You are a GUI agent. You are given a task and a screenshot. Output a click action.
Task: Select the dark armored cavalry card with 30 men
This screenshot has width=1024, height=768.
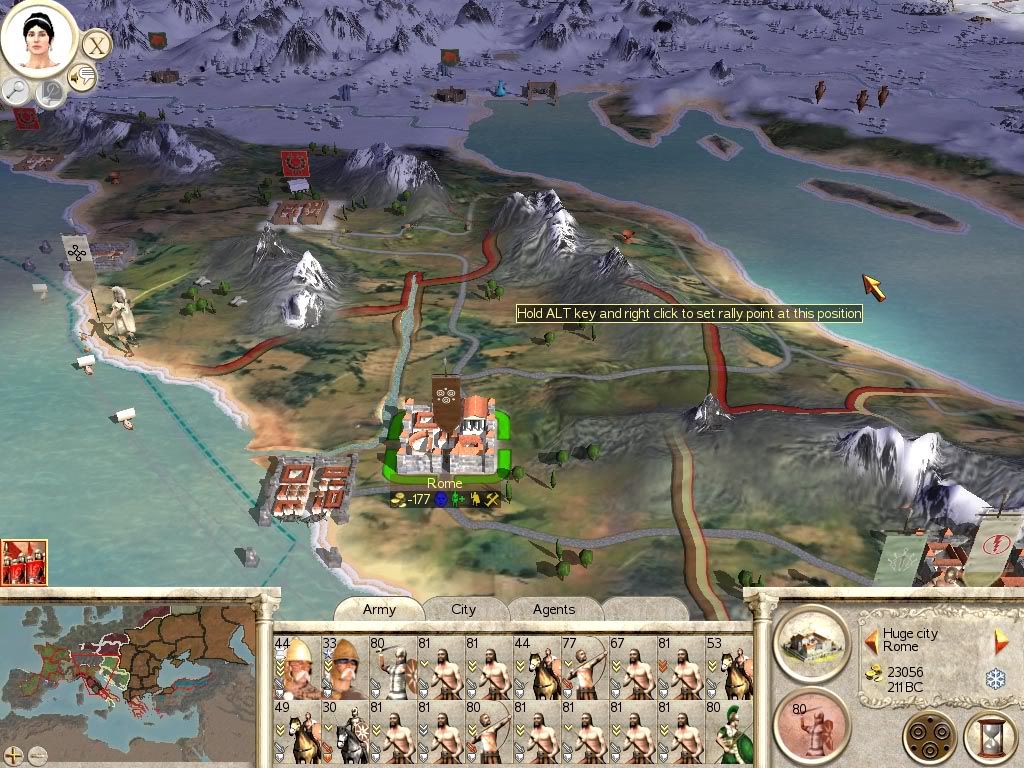tap(347, 732)
